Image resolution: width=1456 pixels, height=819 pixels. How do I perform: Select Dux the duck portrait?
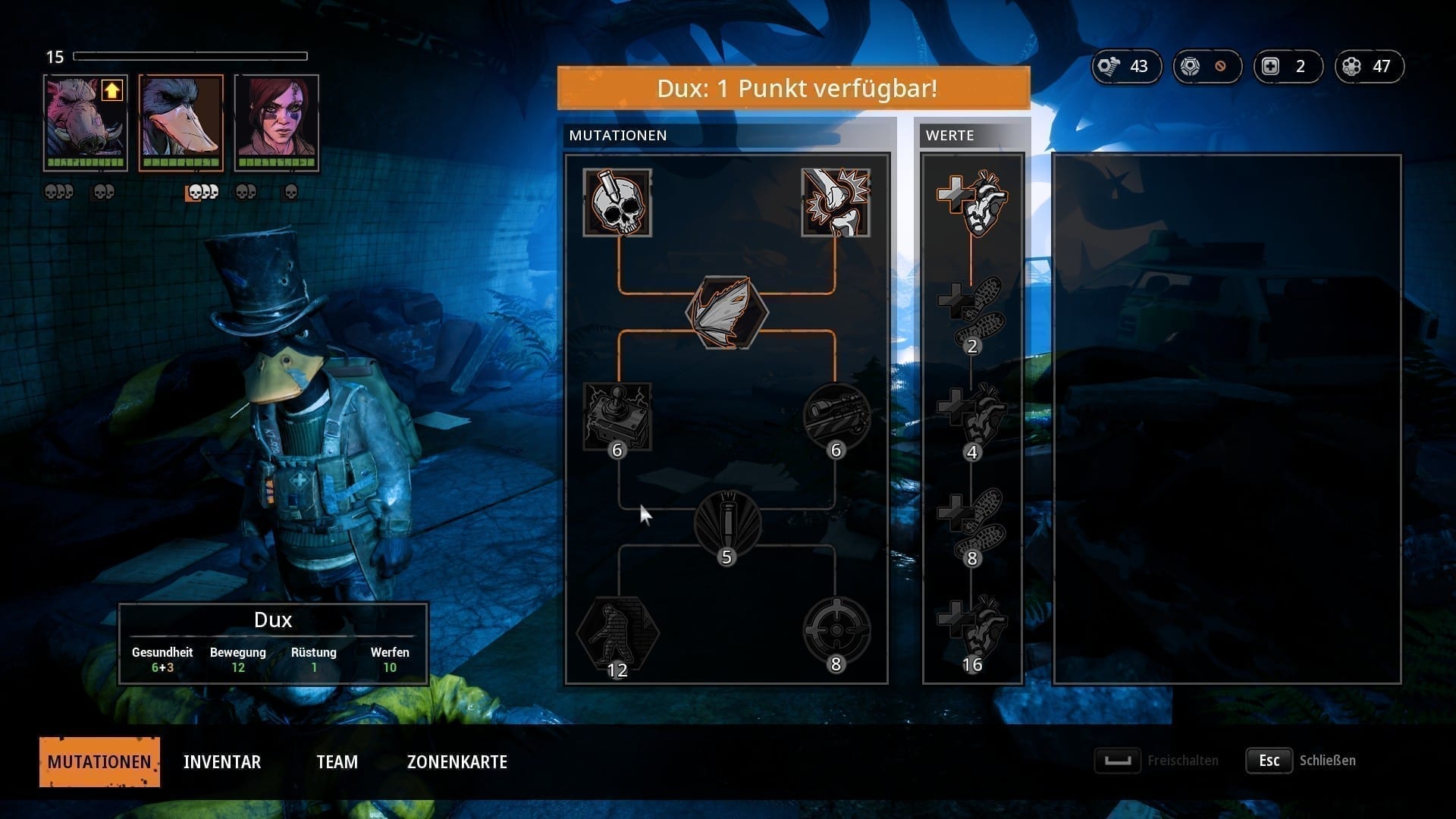click(181, 123)
